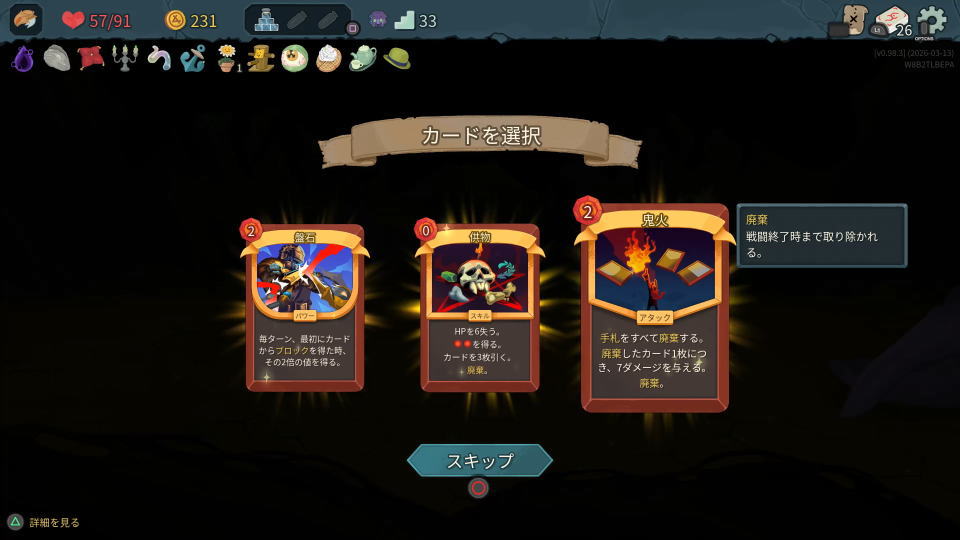
Task: Open the treasure map scroll
Action: point(853,18)
